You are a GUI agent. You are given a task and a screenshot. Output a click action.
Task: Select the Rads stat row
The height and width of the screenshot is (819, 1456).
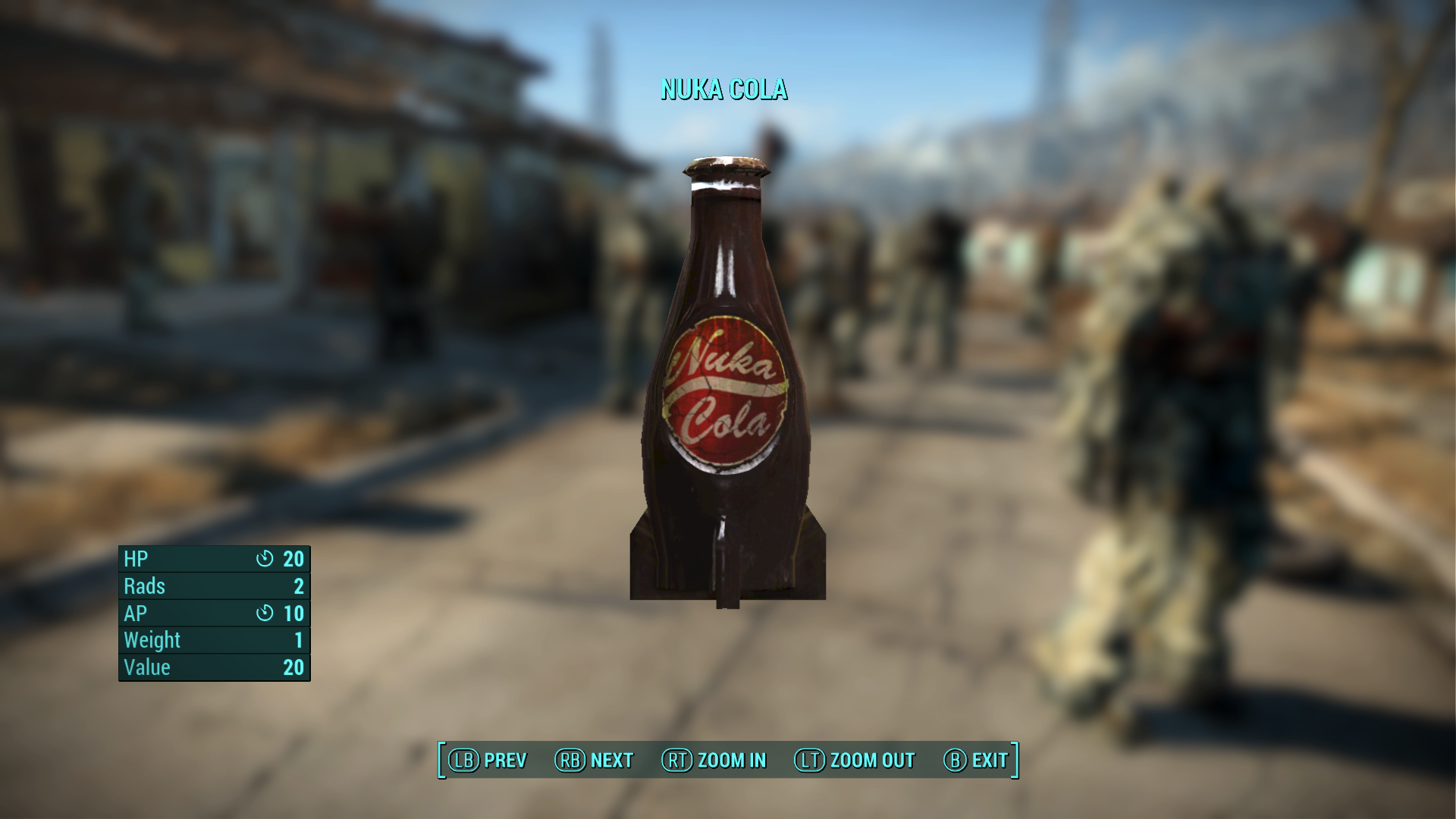point(212,585)
